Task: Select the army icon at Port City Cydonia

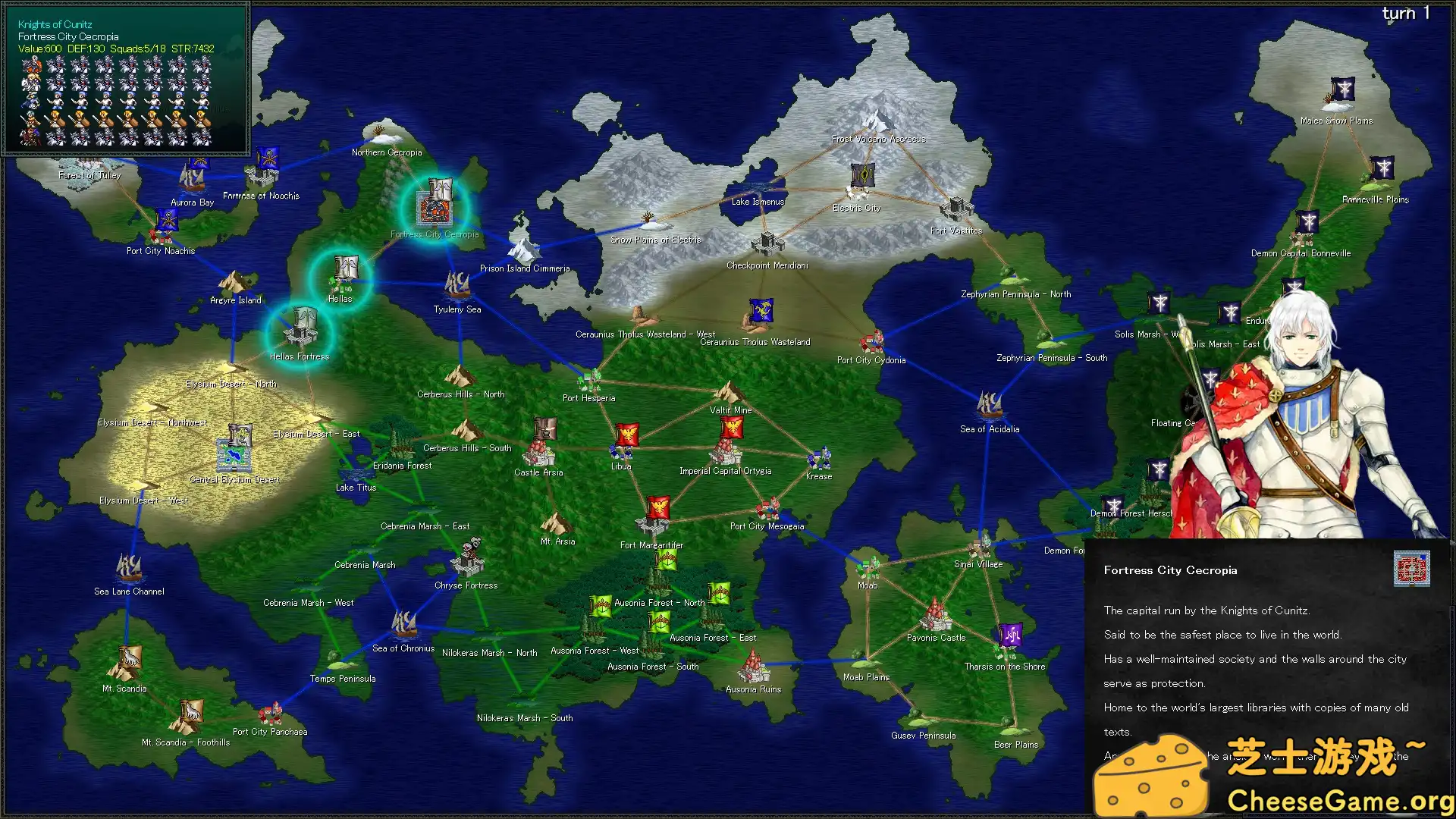Action: pos(872,341)
